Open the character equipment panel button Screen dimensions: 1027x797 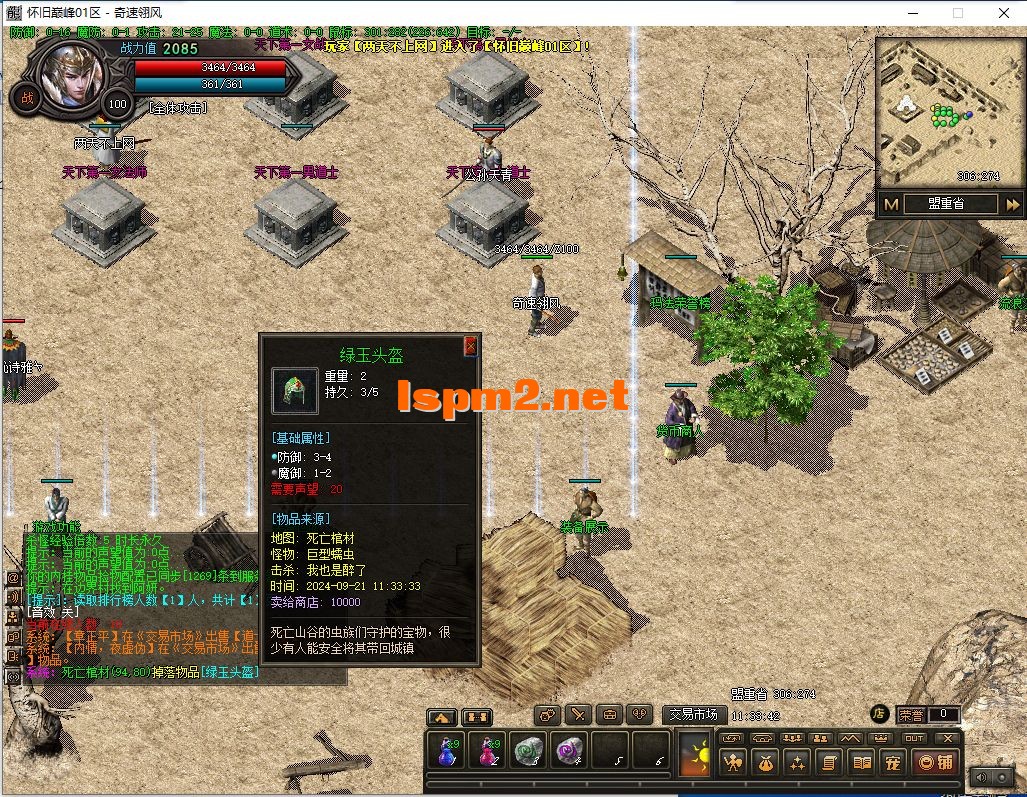733,763
